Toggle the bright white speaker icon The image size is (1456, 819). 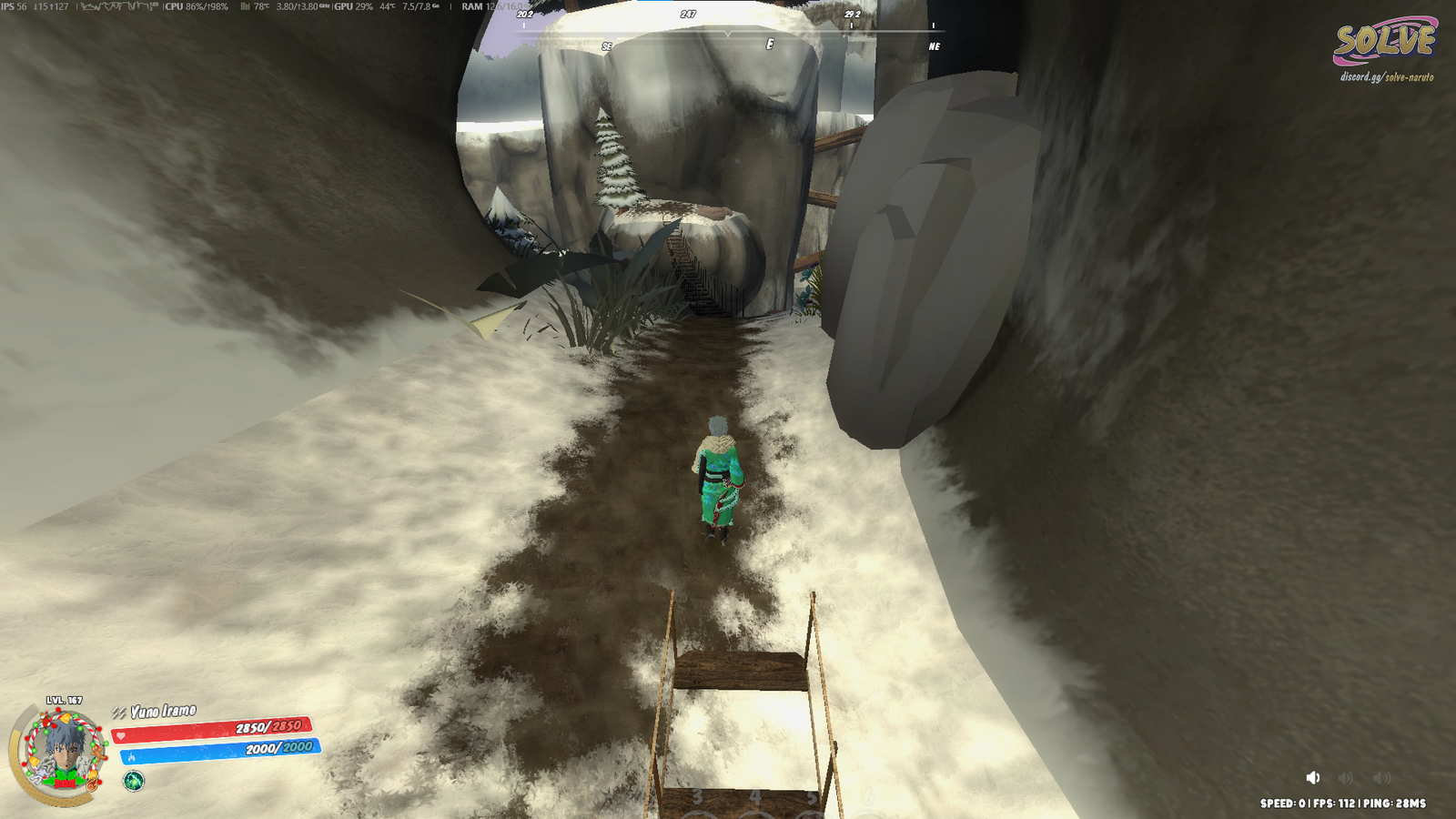click(1312, 777)
